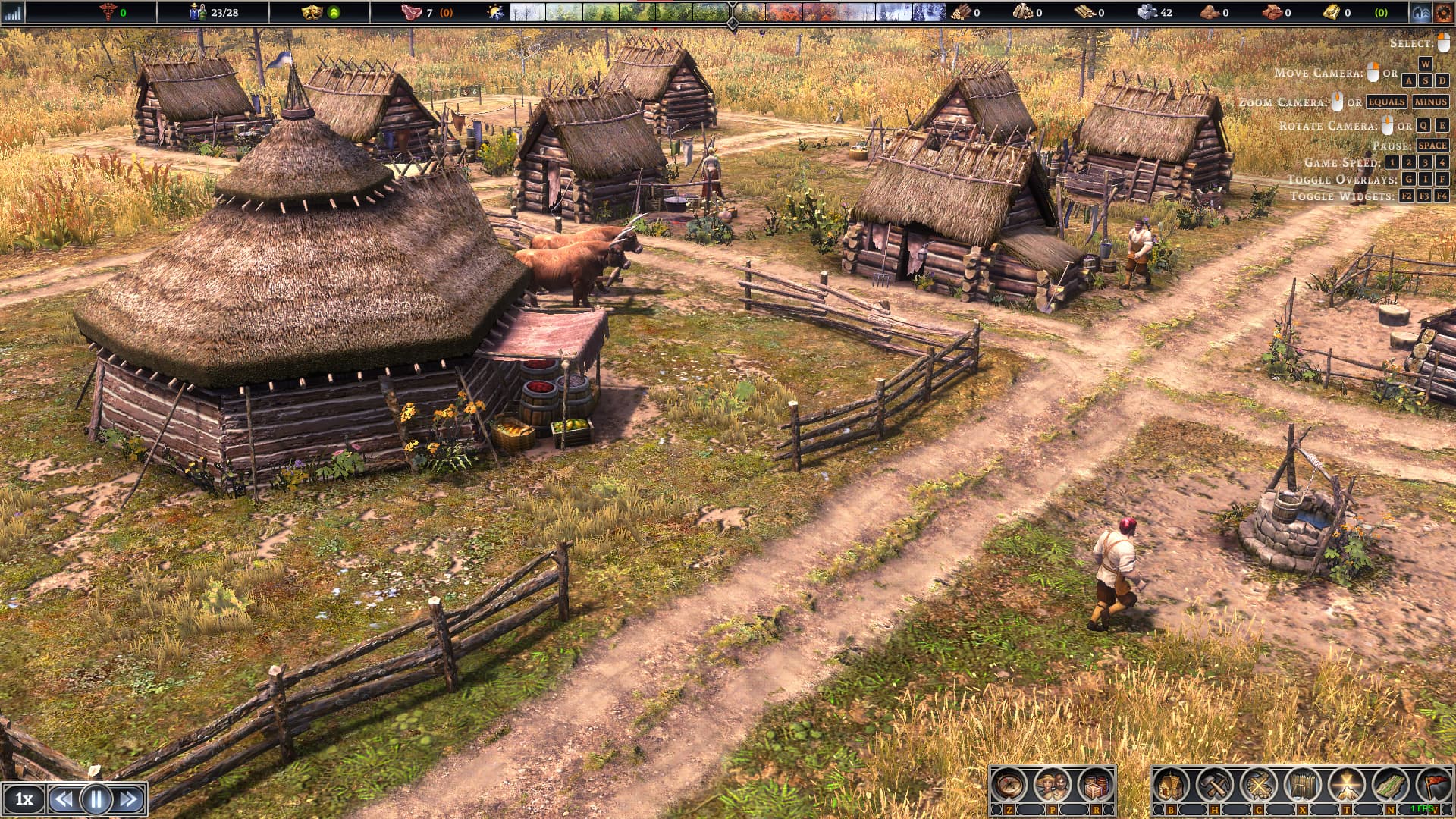Click the weather sun and snowflake icon
Image resolution: width=1456 pixels, height=819 pixels.
point(495,12)
